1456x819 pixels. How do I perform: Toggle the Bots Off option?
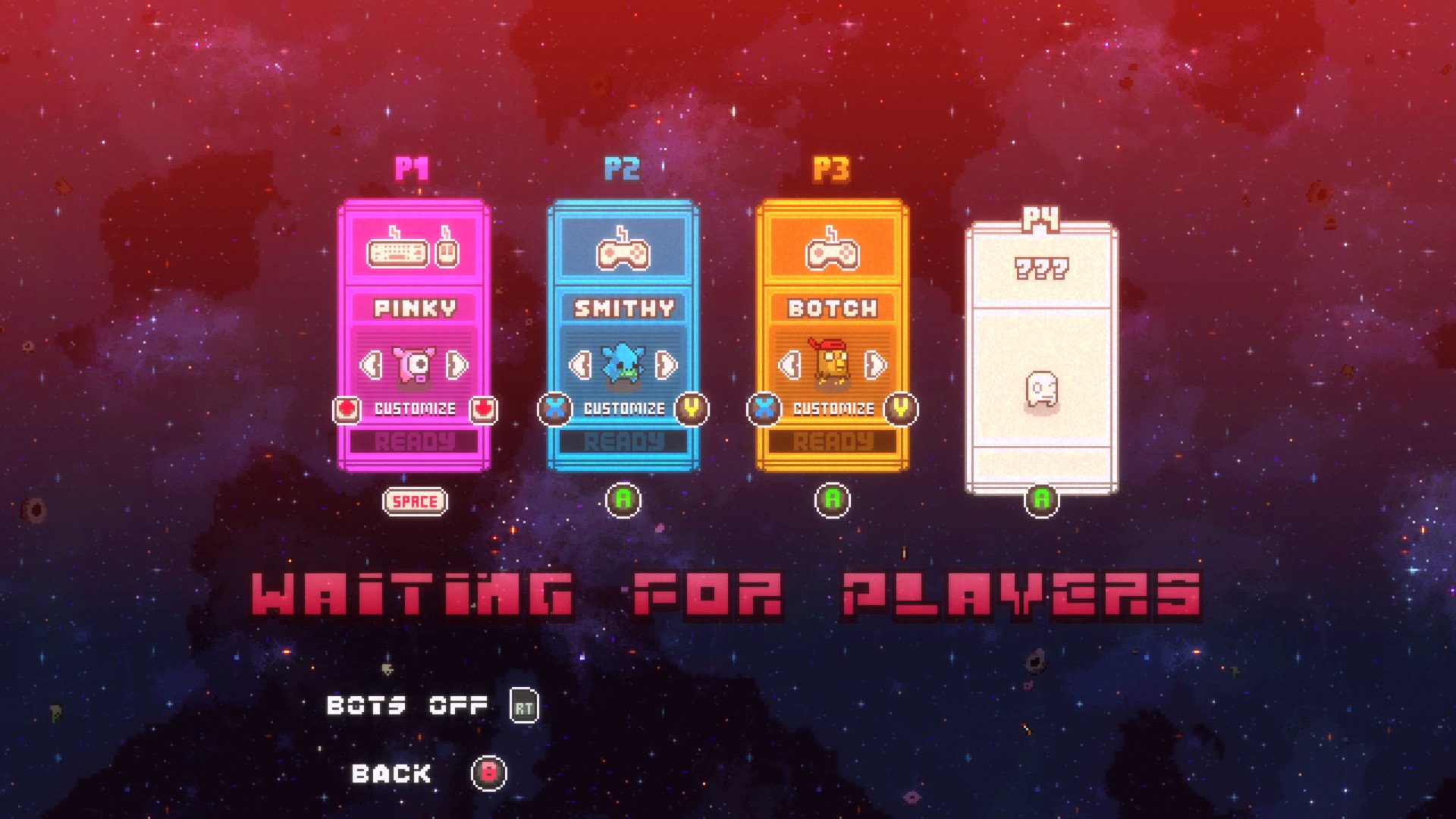(x=407, y=706)
